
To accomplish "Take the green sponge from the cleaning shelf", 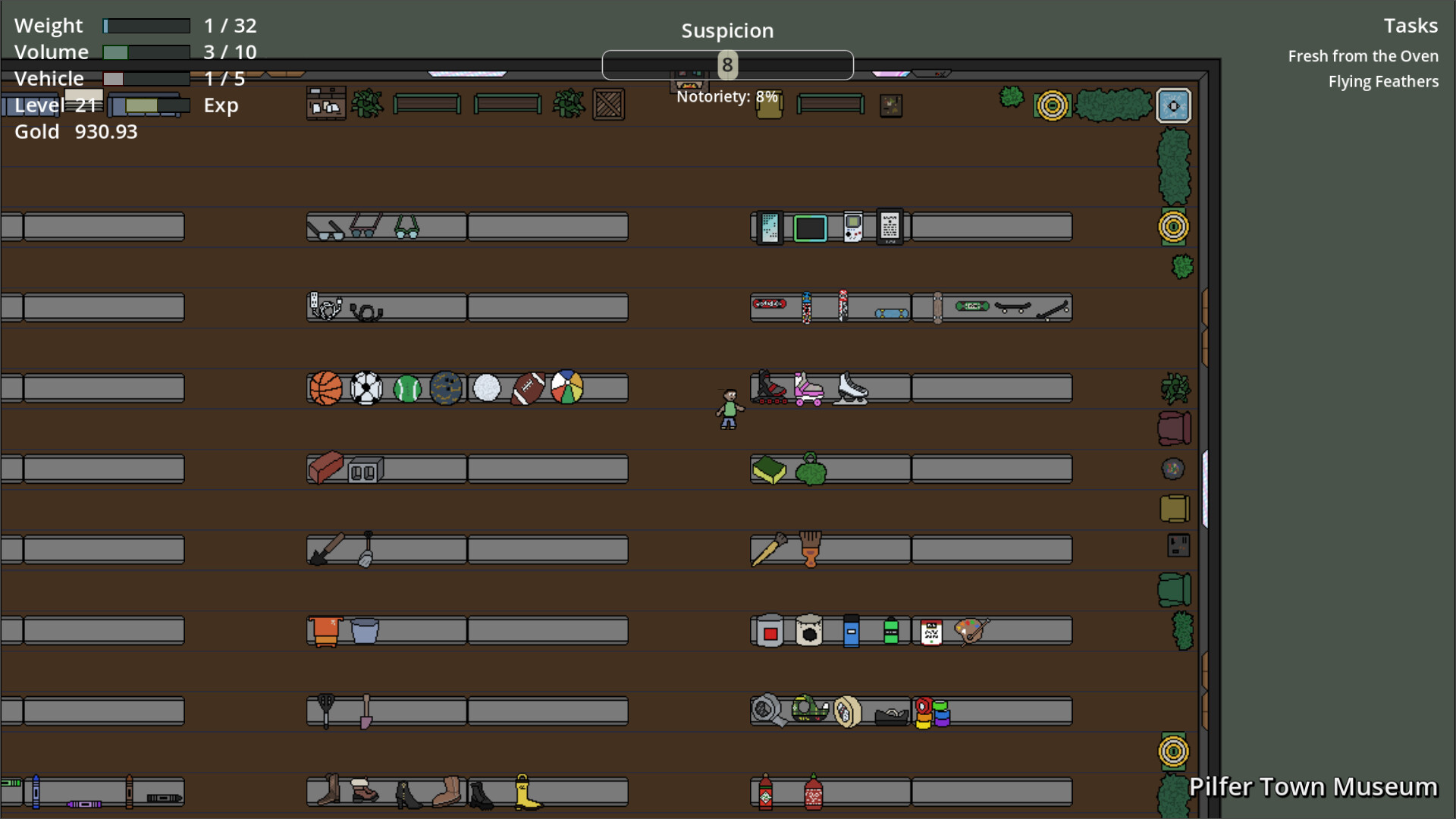I will tap(768, 471).
